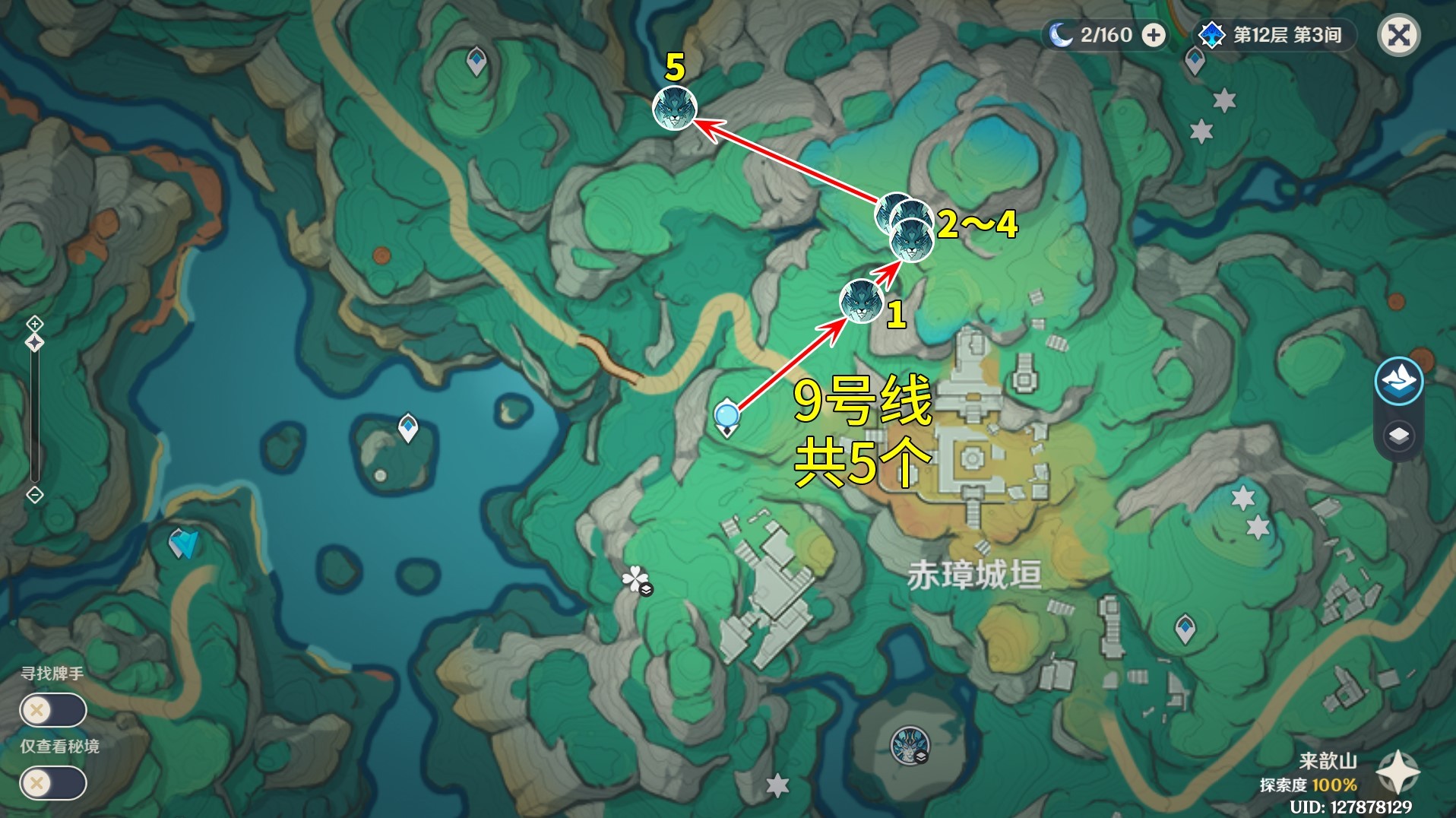Screen dimensions: 1456x818
Task: Zoom in the map with the plus control
Action: click(x=35, y=325)
